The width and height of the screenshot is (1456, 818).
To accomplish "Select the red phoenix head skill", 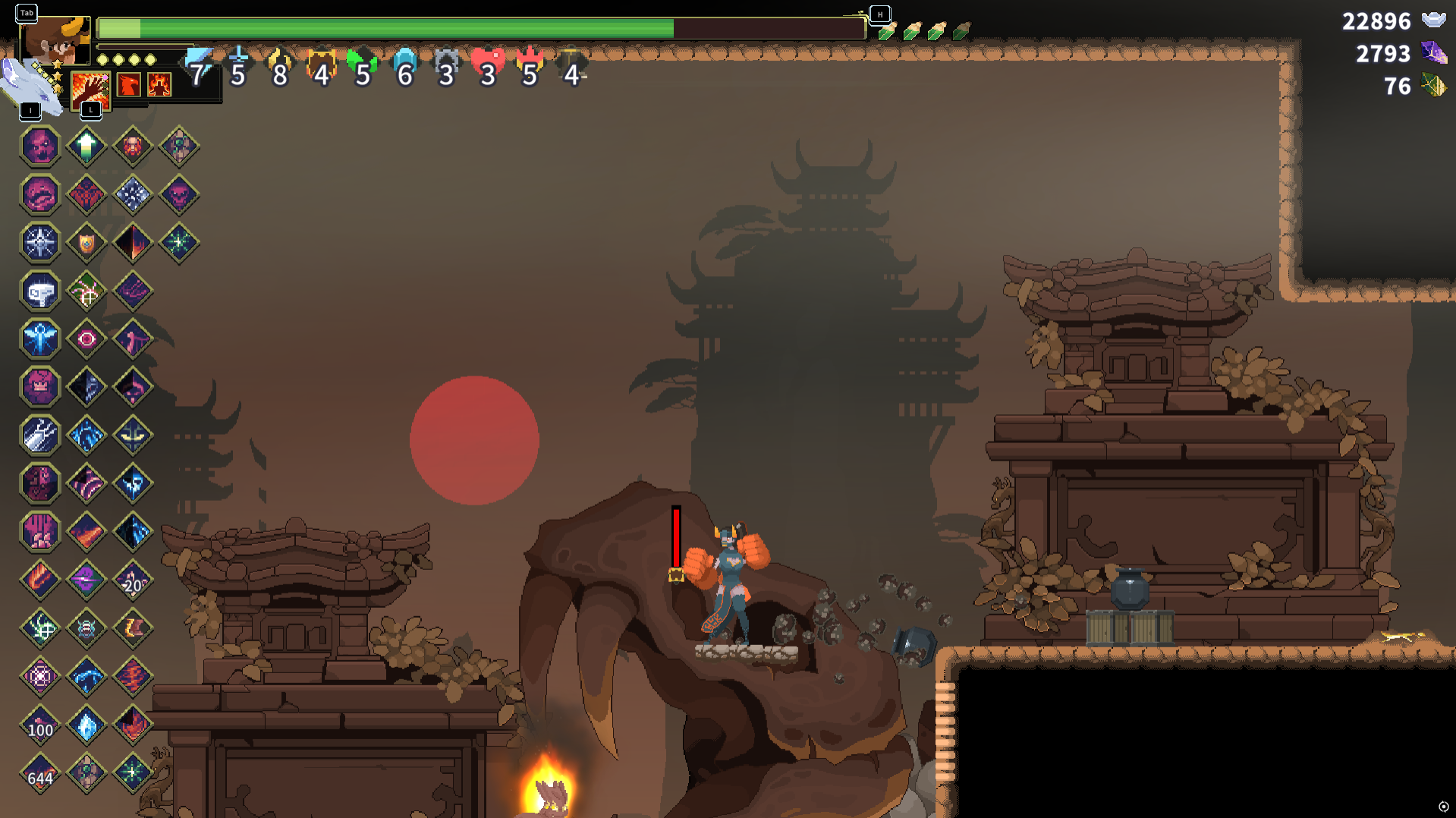I will coord(129,84).
